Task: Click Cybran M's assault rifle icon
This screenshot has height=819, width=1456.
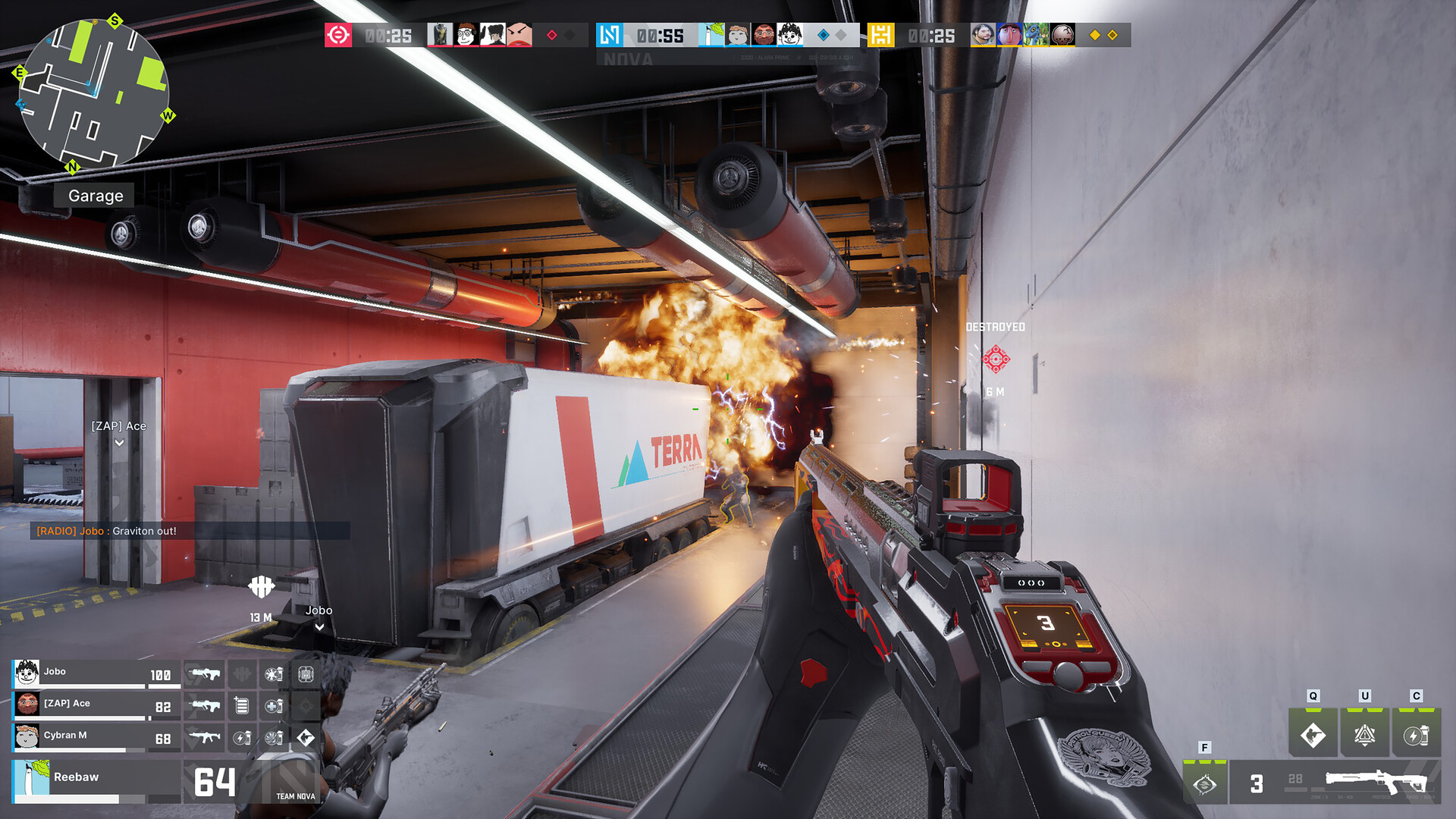Action: 205,737
